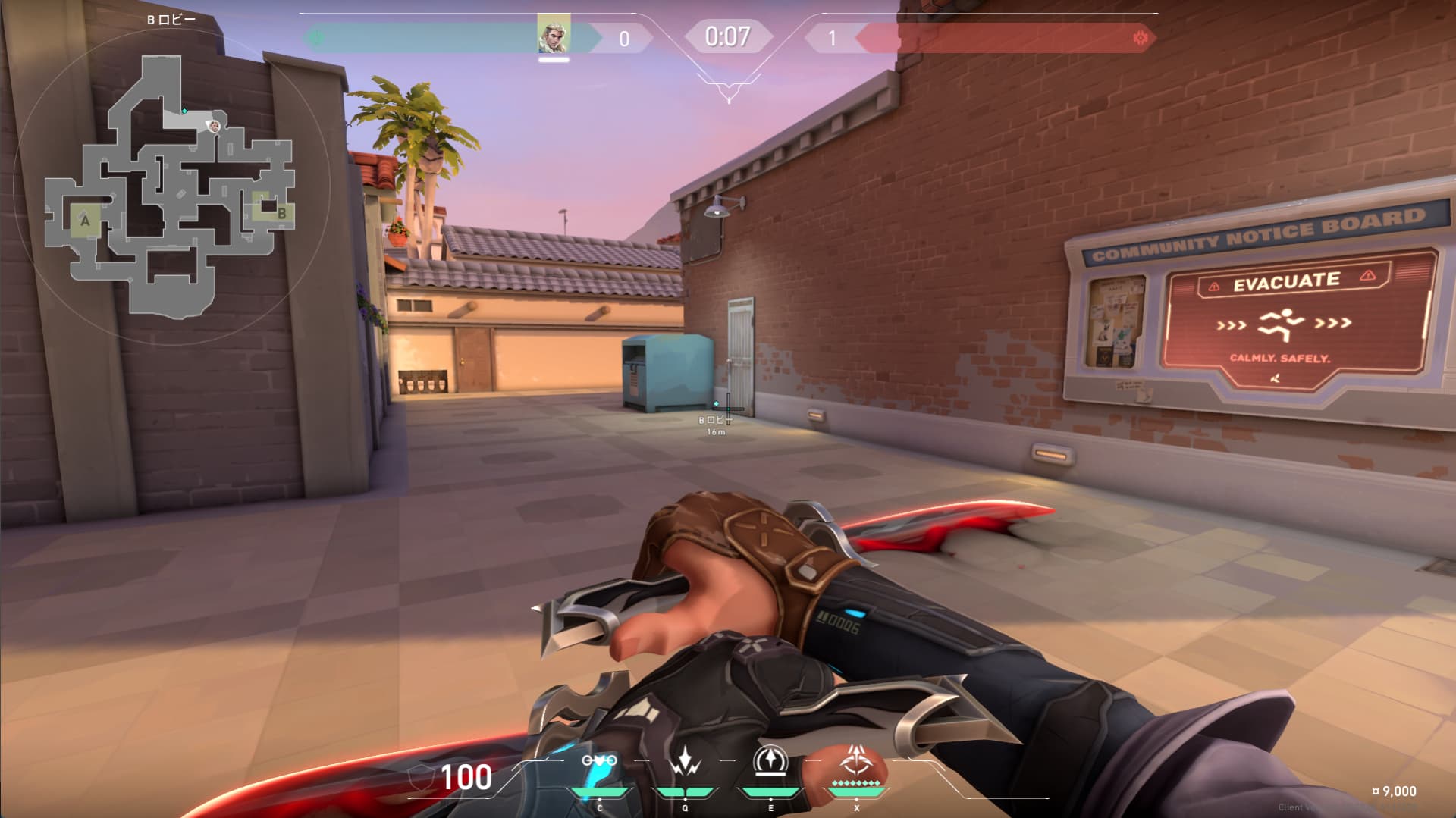Activate the Recon Bolt ability icon
This screenshot has height=818, width=1456.
coord(770,761)
